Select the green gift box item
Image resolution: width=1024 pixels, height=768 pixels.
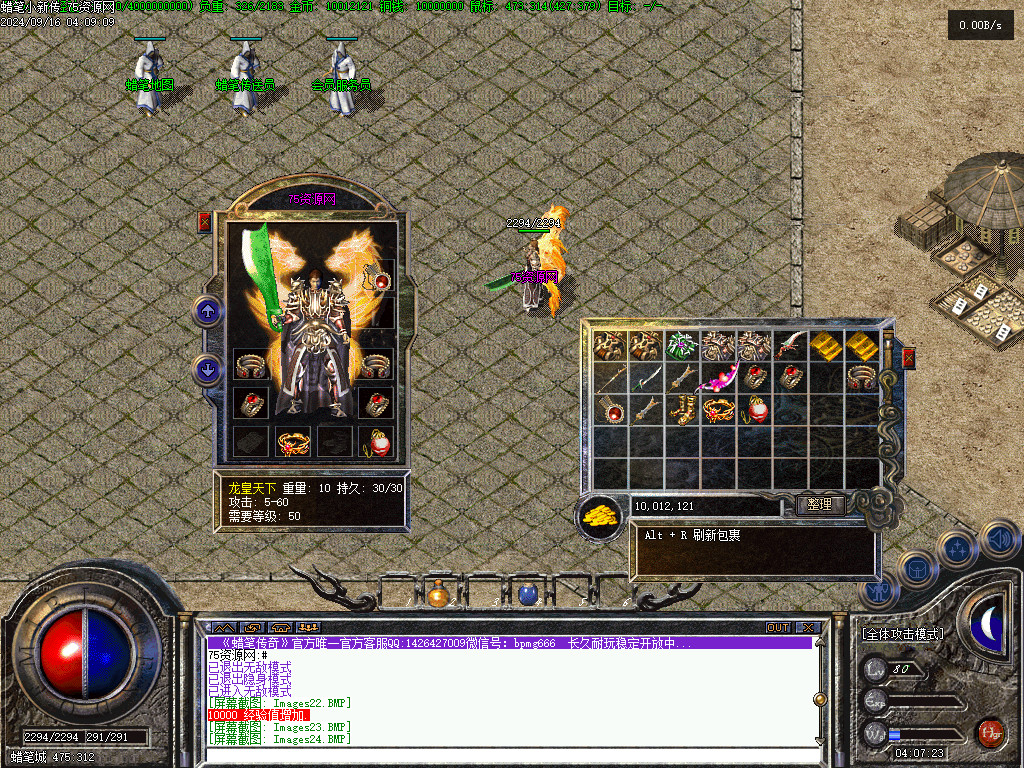682,346
